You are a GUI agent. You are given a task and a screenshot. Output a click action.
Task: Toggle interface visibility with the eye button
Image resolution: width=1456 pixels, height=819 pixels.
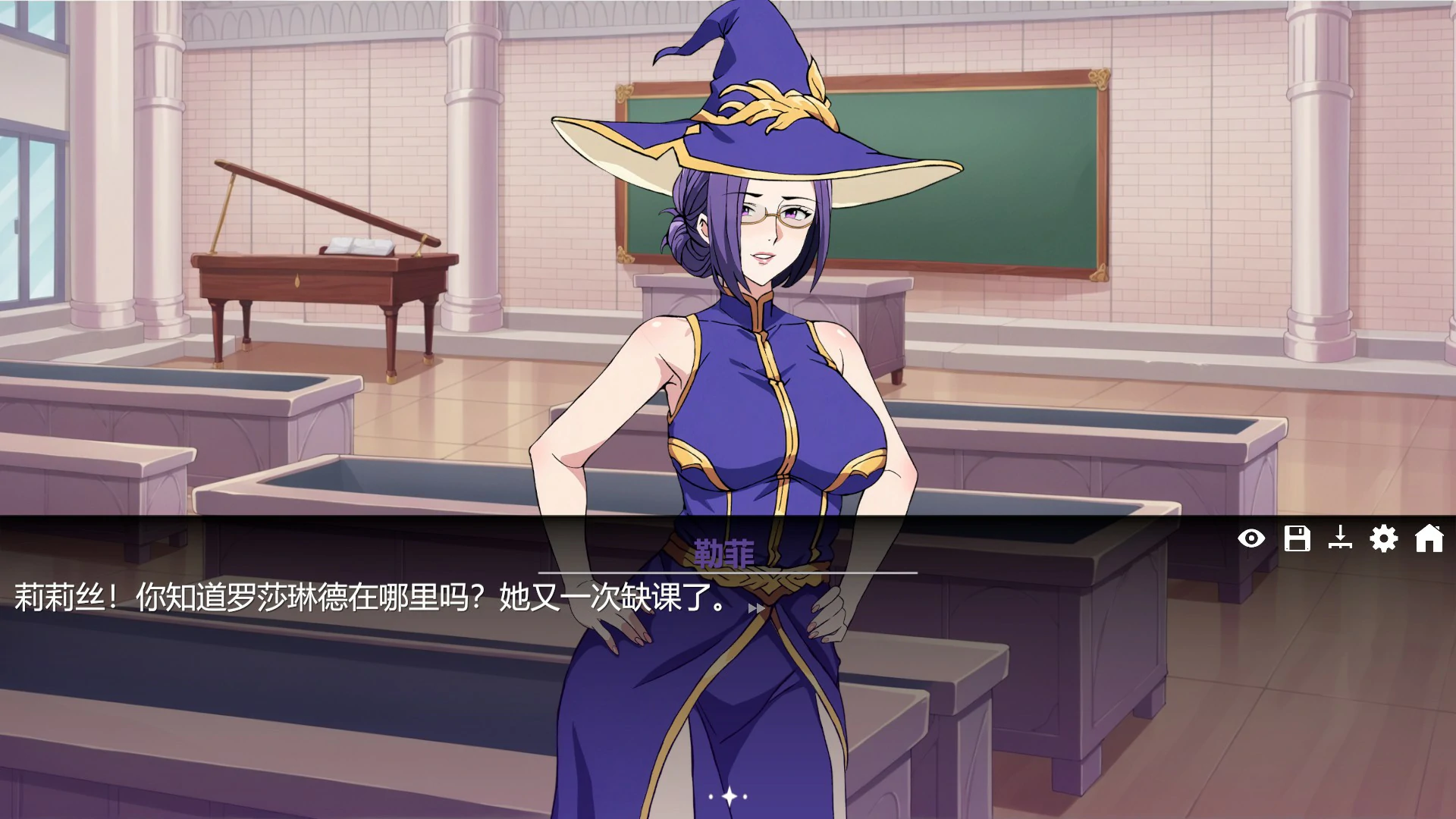(1252, 540)
